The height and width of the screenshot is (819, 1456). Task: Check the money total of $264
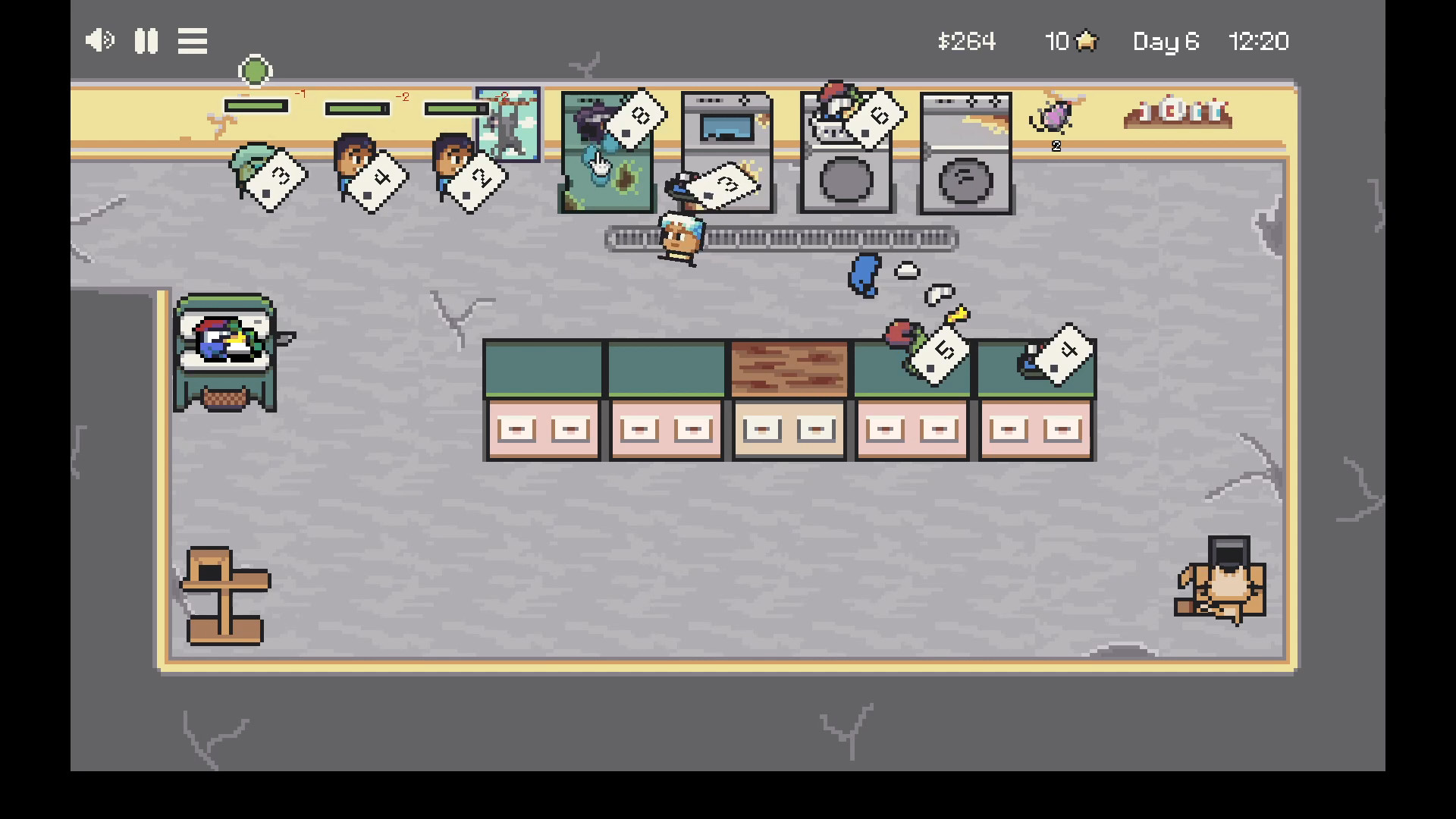[966, 42]
